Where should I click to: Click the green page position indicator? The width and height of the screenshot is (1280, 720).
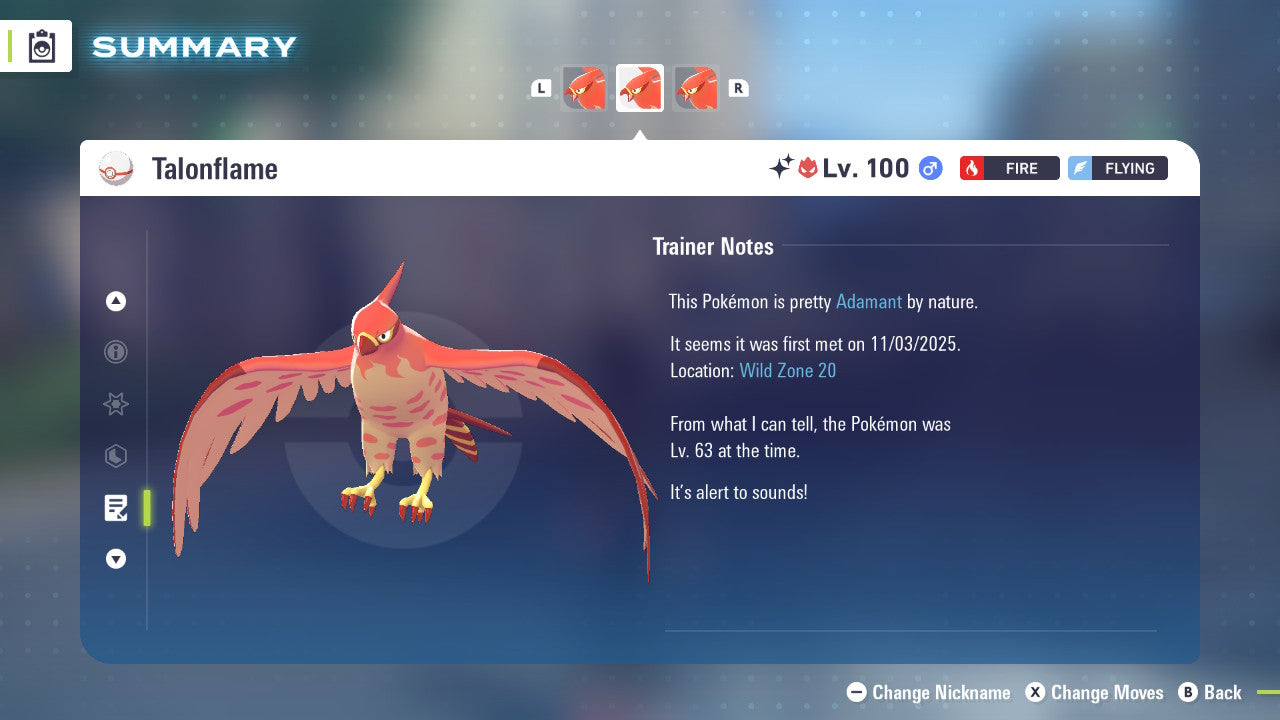click(147, 508)
